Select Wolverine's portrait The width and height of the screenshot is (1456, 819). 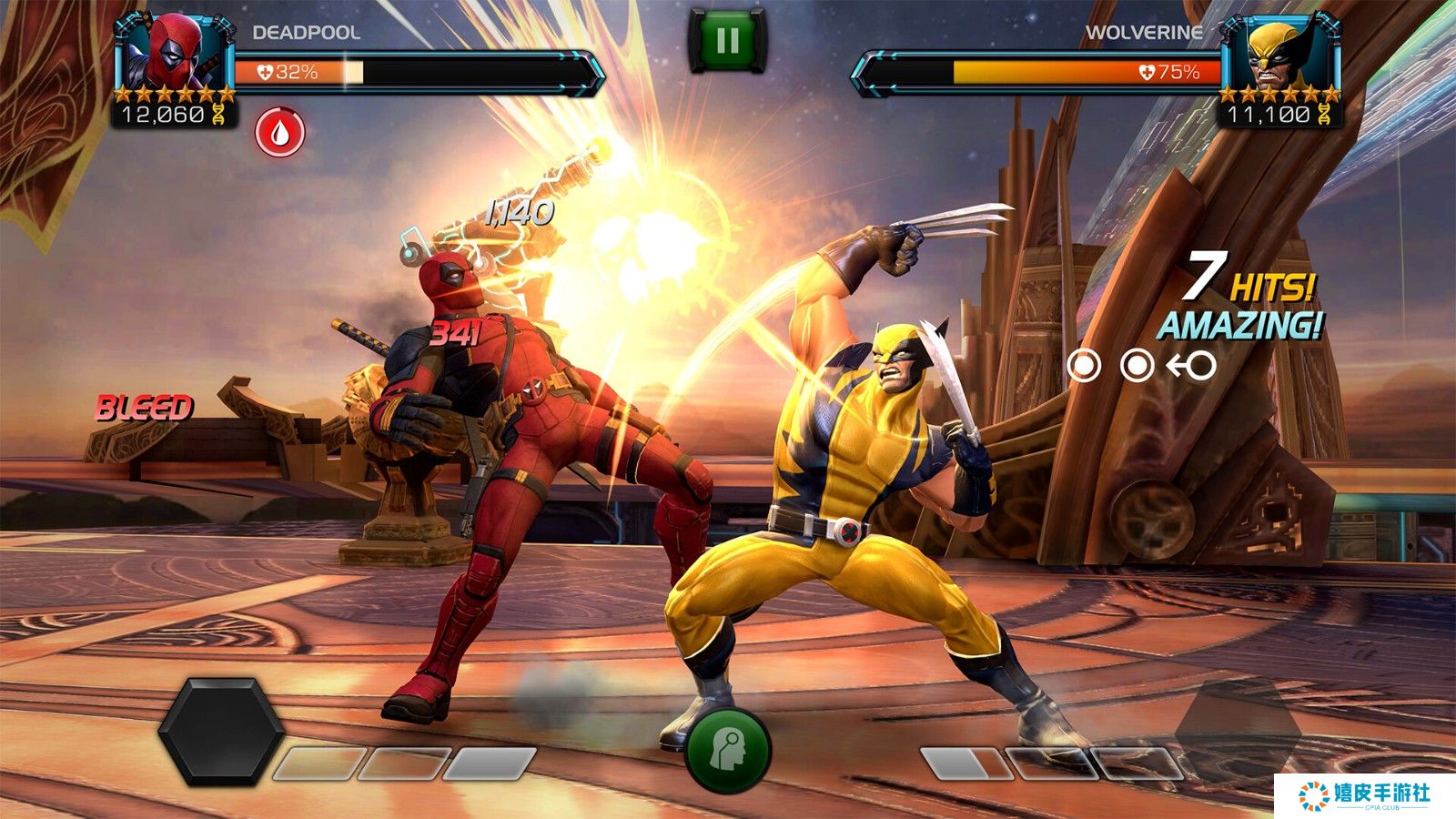1281,53
